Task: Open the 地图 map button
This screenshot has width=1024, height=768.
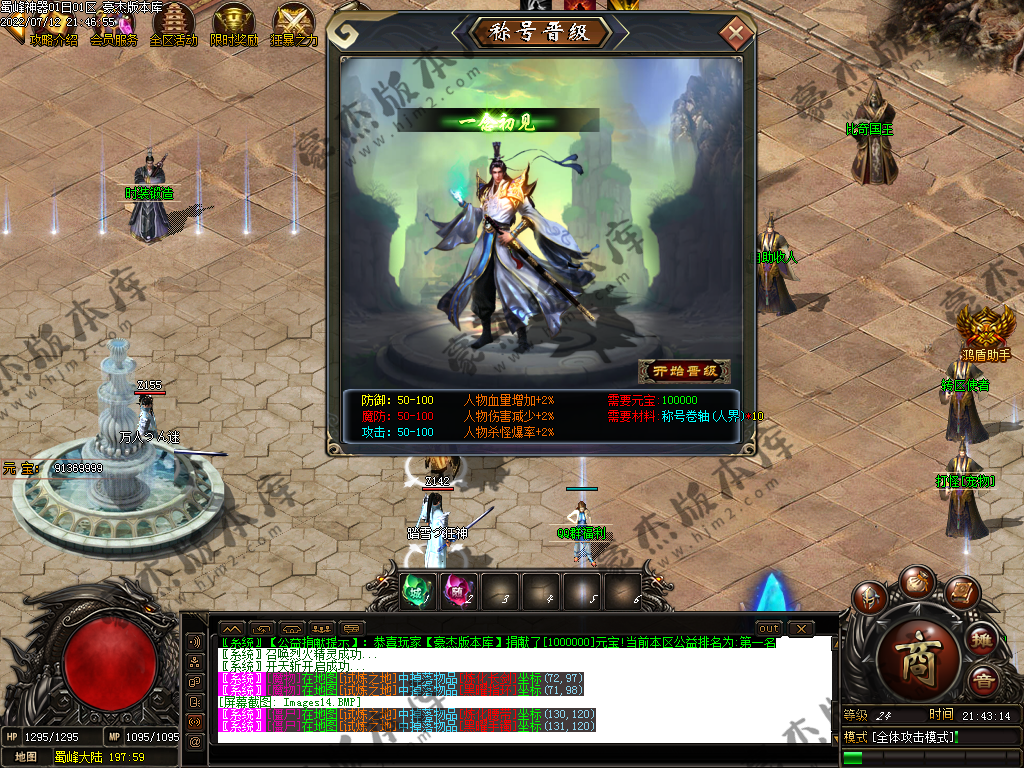Action: tap(25, 757)
